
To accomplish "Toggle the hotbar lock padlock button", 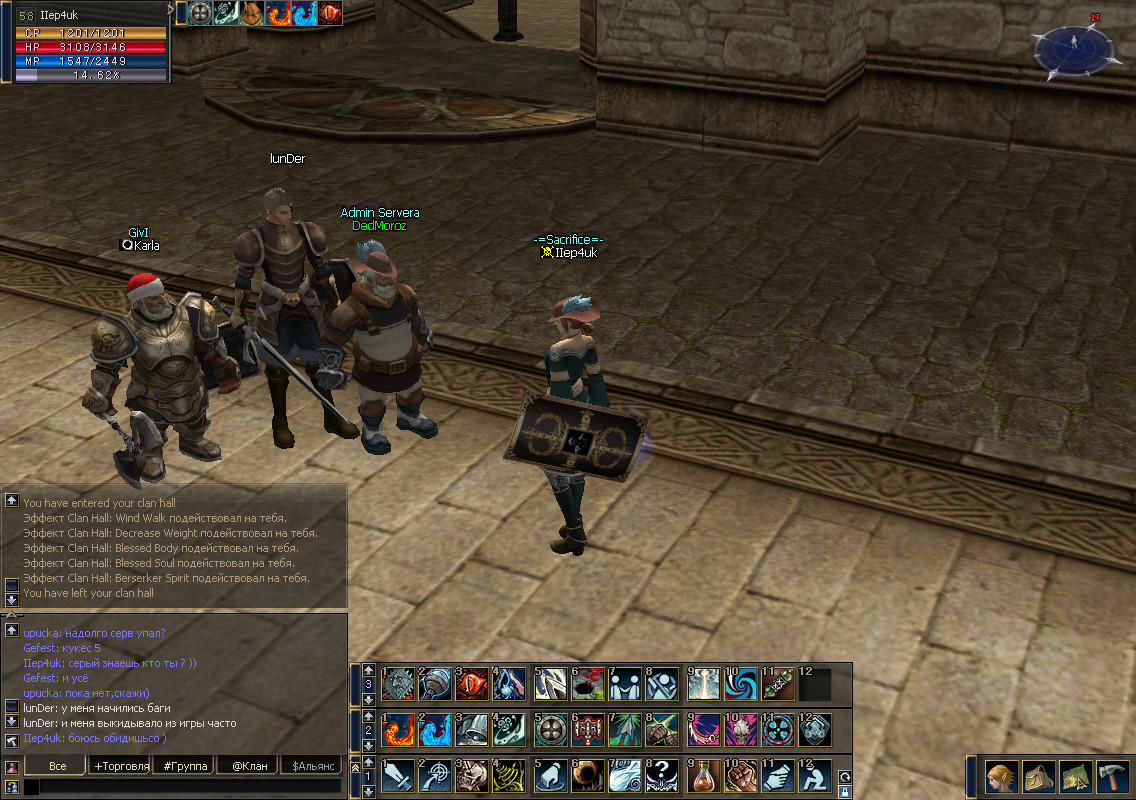I will coord(845,791).
